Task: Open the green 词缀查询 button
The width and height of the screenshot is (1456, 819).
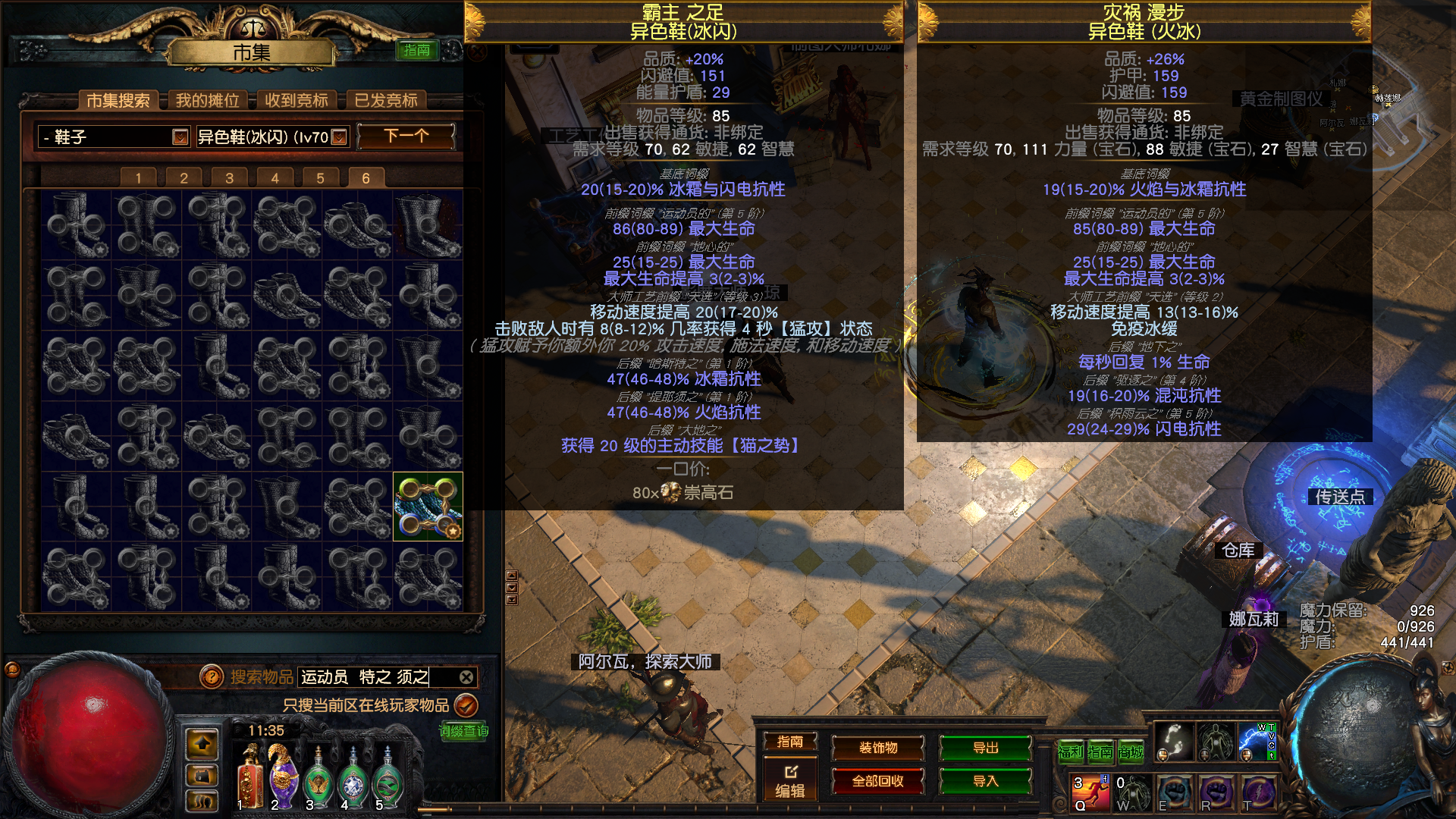Action: [463, 731]
